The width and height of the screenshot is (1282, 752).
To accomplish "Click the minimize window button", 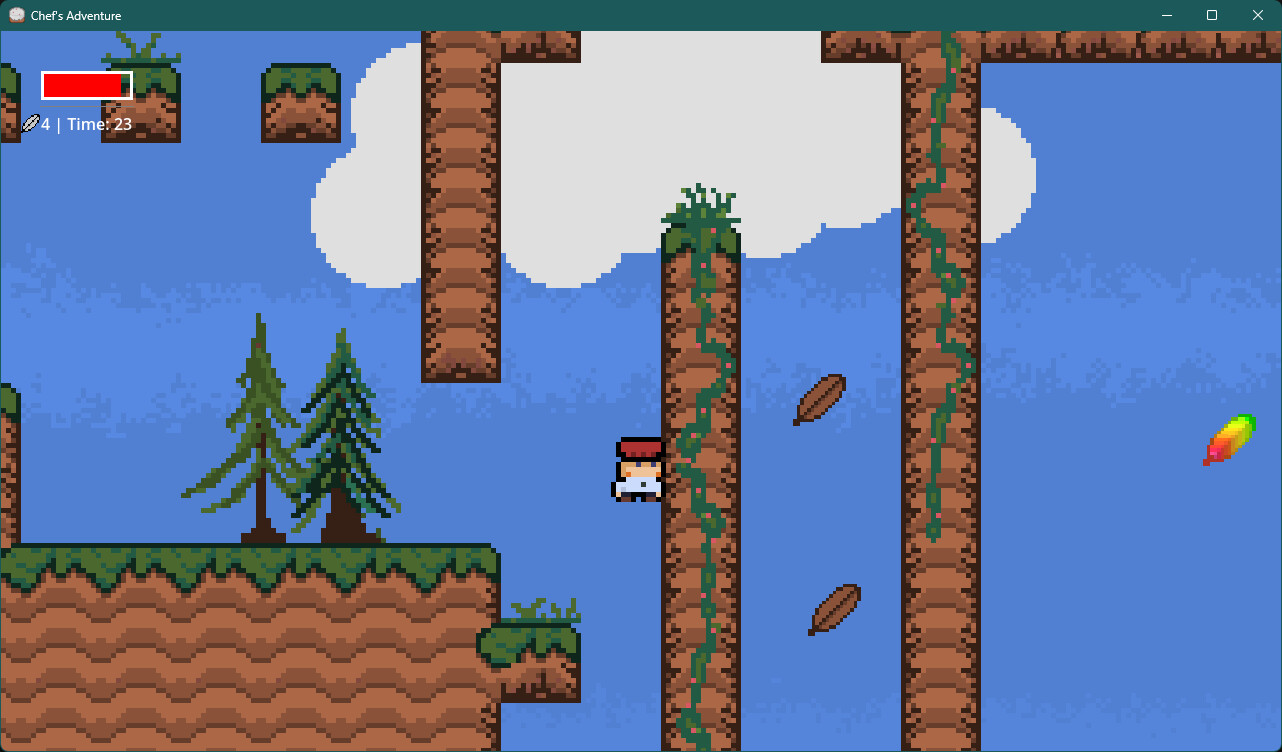I will pos(1166,15).
